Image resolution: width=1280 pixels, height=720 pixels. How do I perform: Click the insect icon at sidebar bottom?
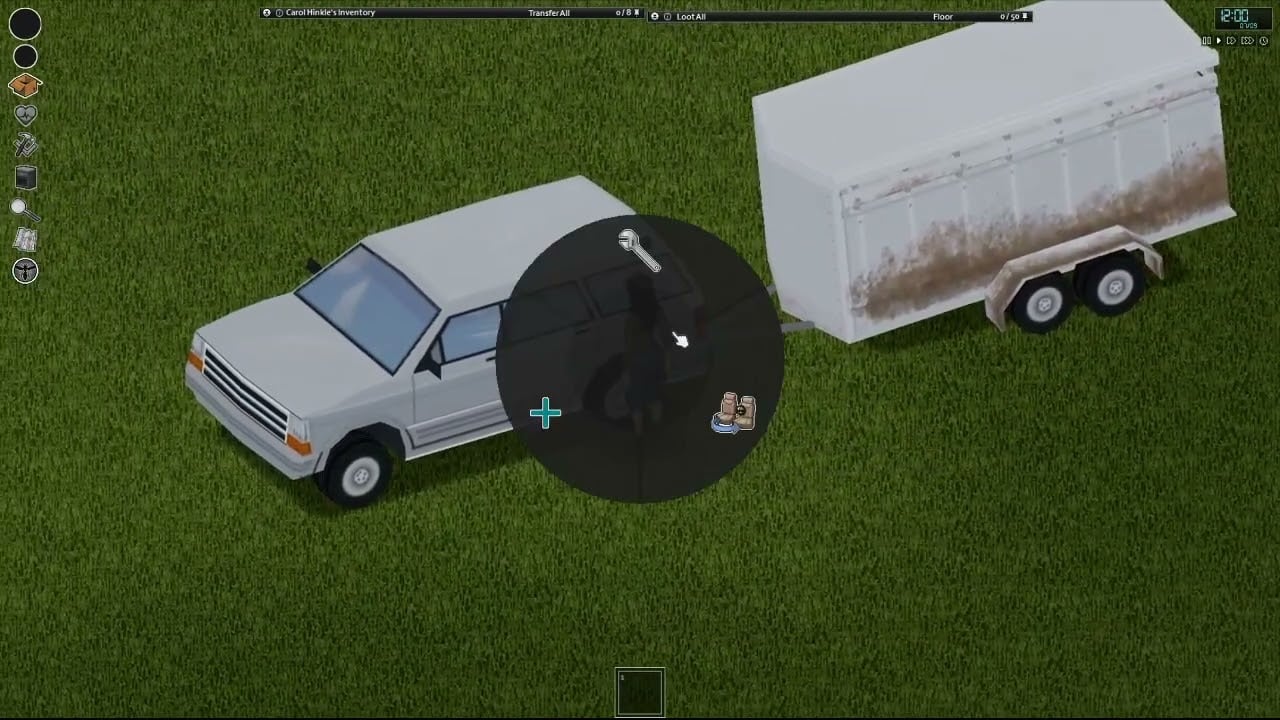(x=24, y=271)
